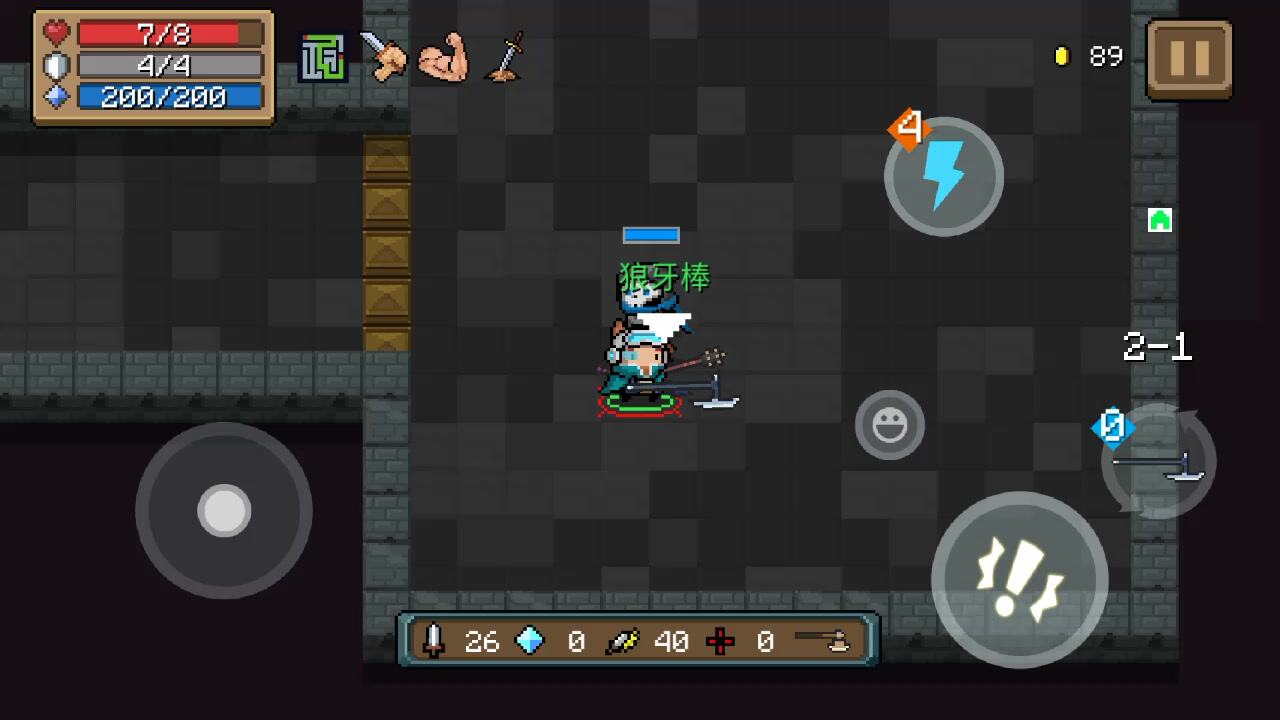Click the hand holding sword buff icon
The width and height of the screenshot is (1280, 720).
point(382,57)
